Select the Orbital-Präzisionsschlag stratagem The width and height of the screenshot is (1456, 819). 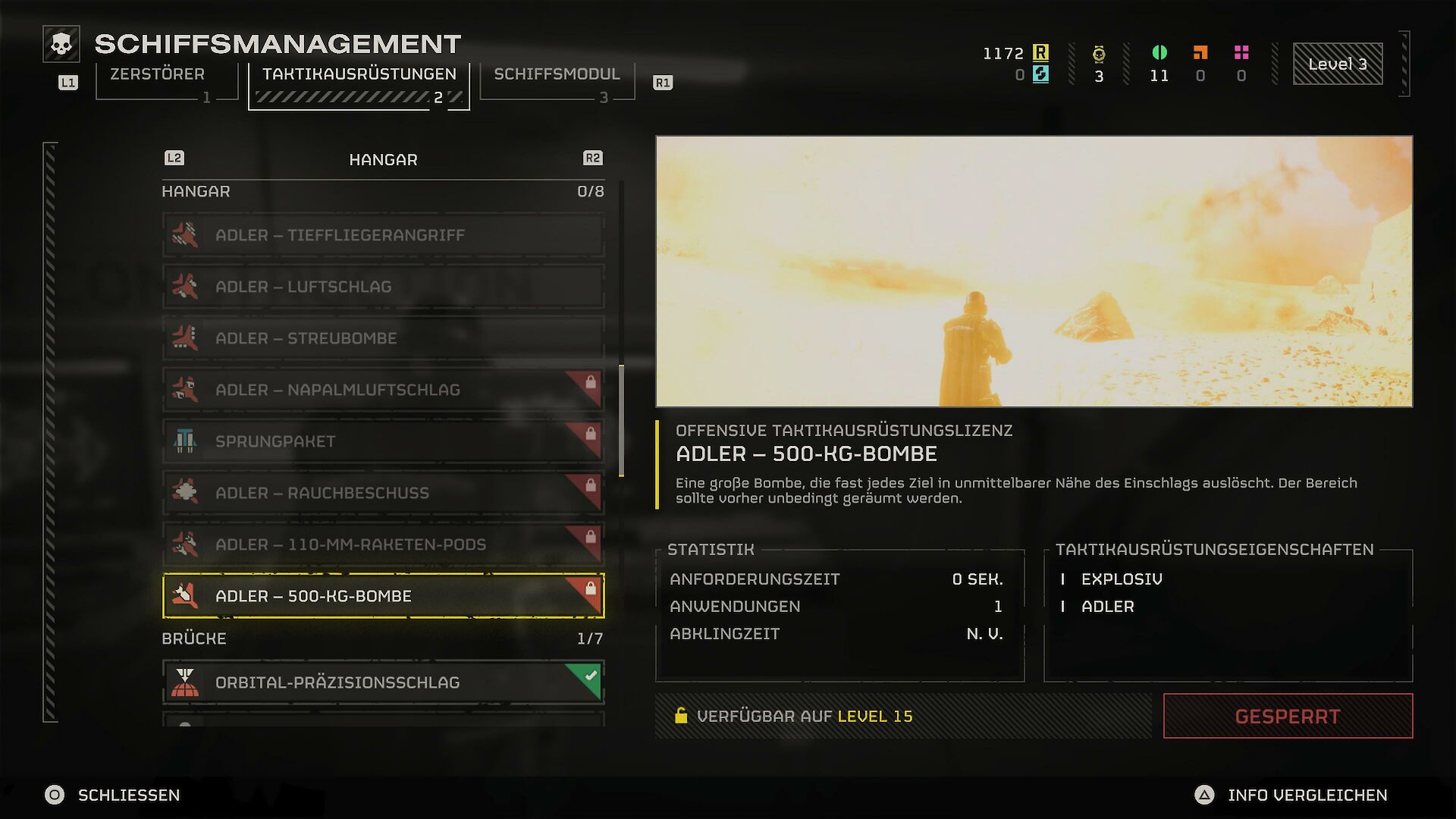pos(383,682)
